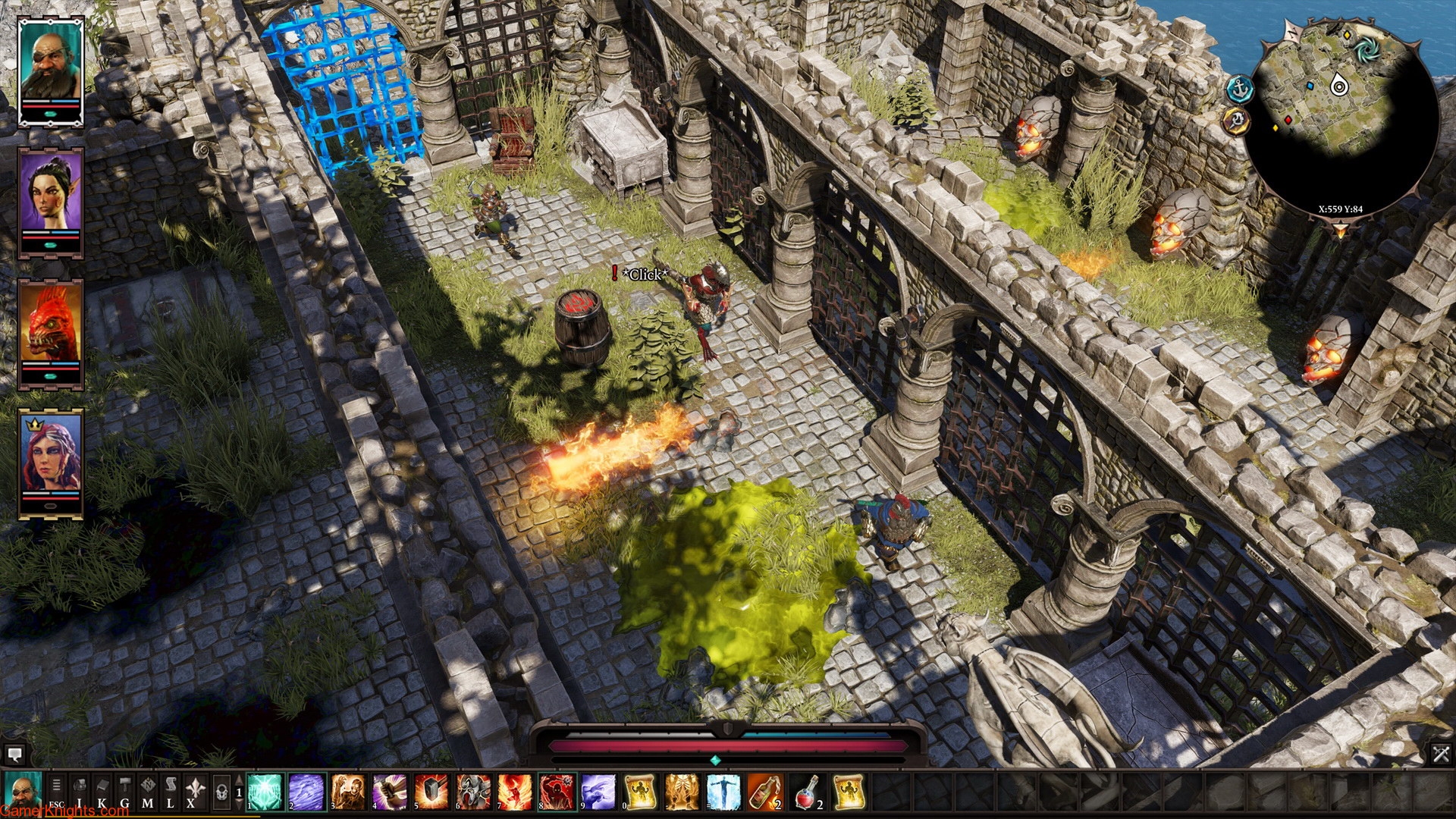Use the Battering Ram skill in slot 4
The width and height of the screenshot is (1456, 819).
coord(390,792)
